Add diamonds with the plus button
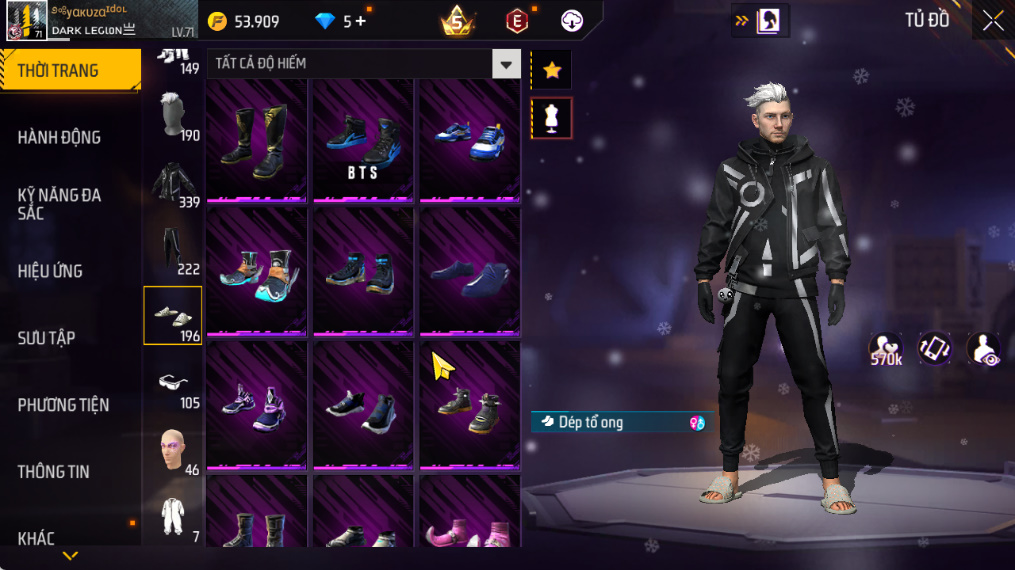This screenshot has width=1015, height=570. click(360, 21)
